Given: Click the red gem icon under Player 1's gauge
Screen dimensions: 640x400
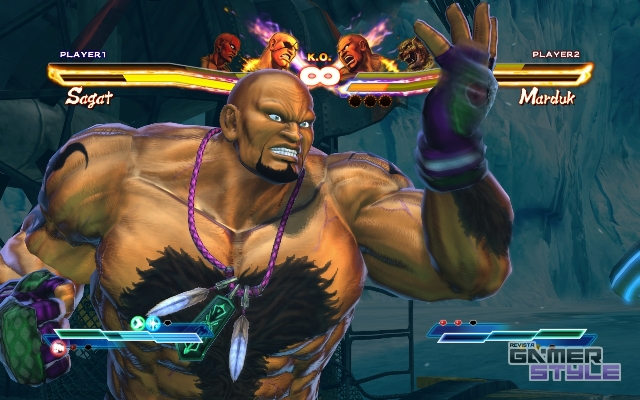Looking at the screenshot, I should coord(60,347).
